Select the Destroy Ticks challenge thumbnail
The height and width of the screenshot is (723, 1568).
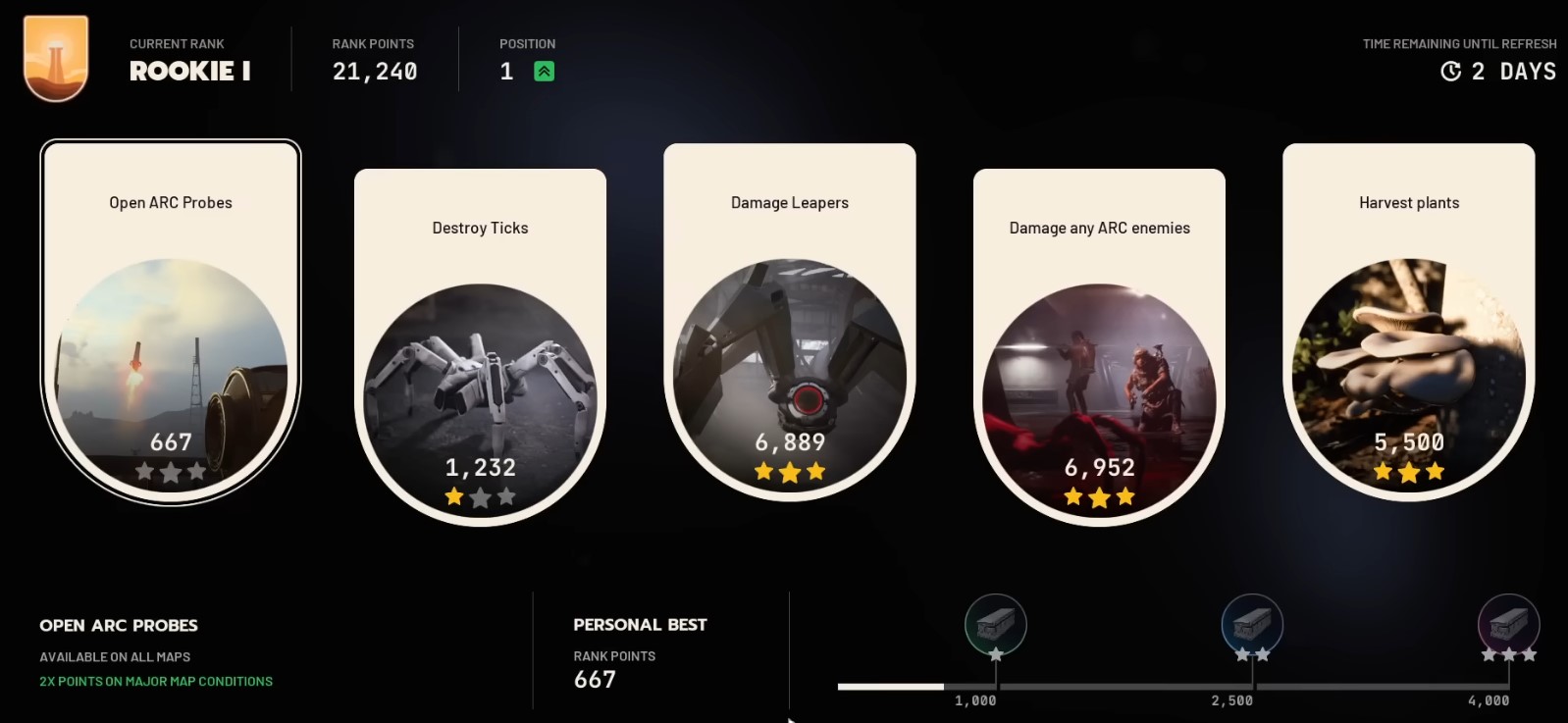point(480,387)
